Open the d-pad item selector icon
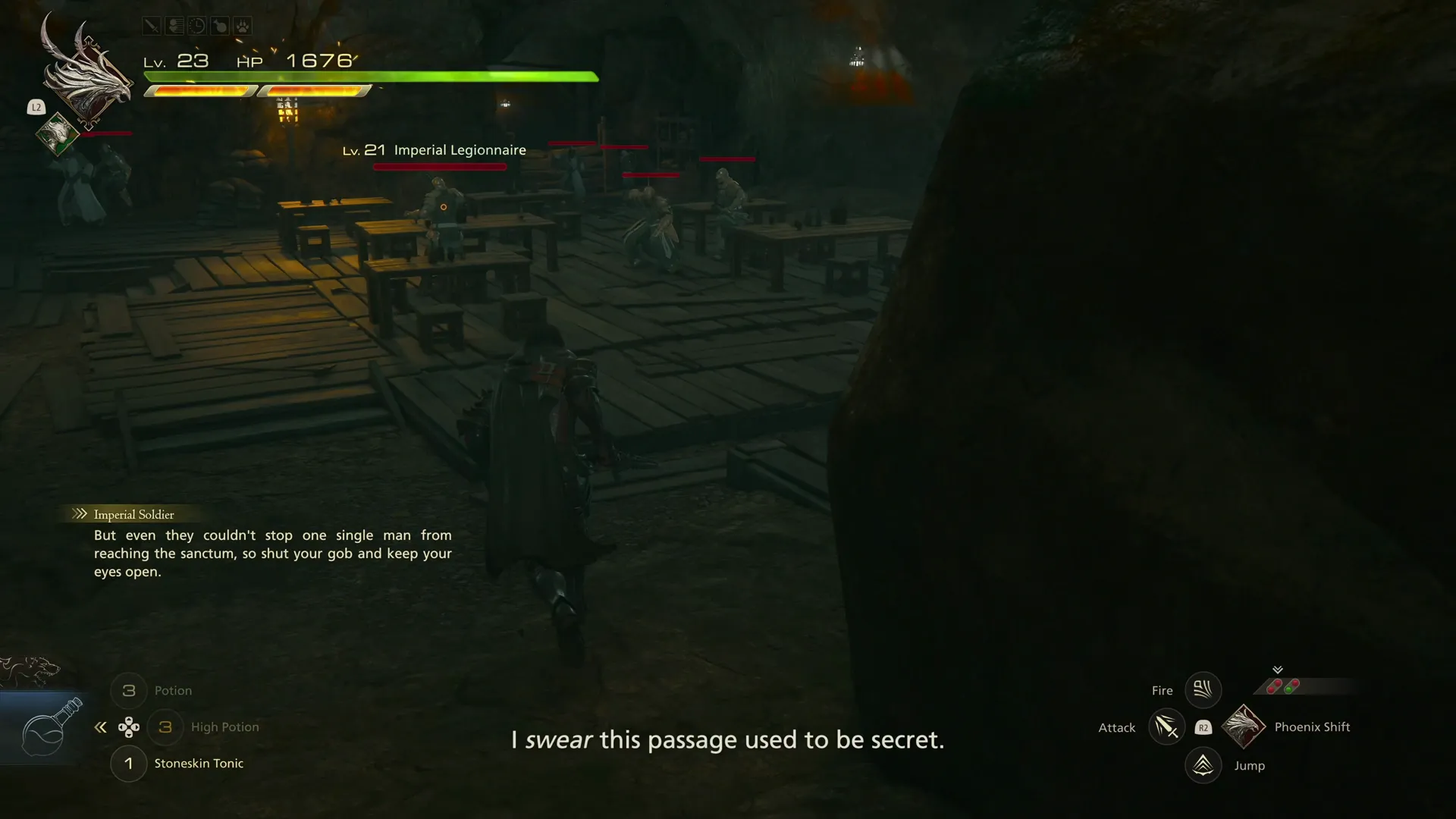This screenshot has height=819, width=1456. pyautogui.click(x=130, y=726)
